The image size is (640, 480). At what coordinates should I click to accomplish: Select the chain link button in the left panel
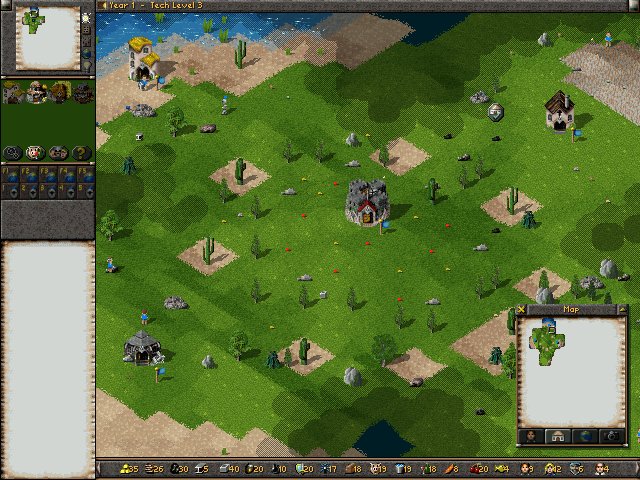(x=13, y=152)
